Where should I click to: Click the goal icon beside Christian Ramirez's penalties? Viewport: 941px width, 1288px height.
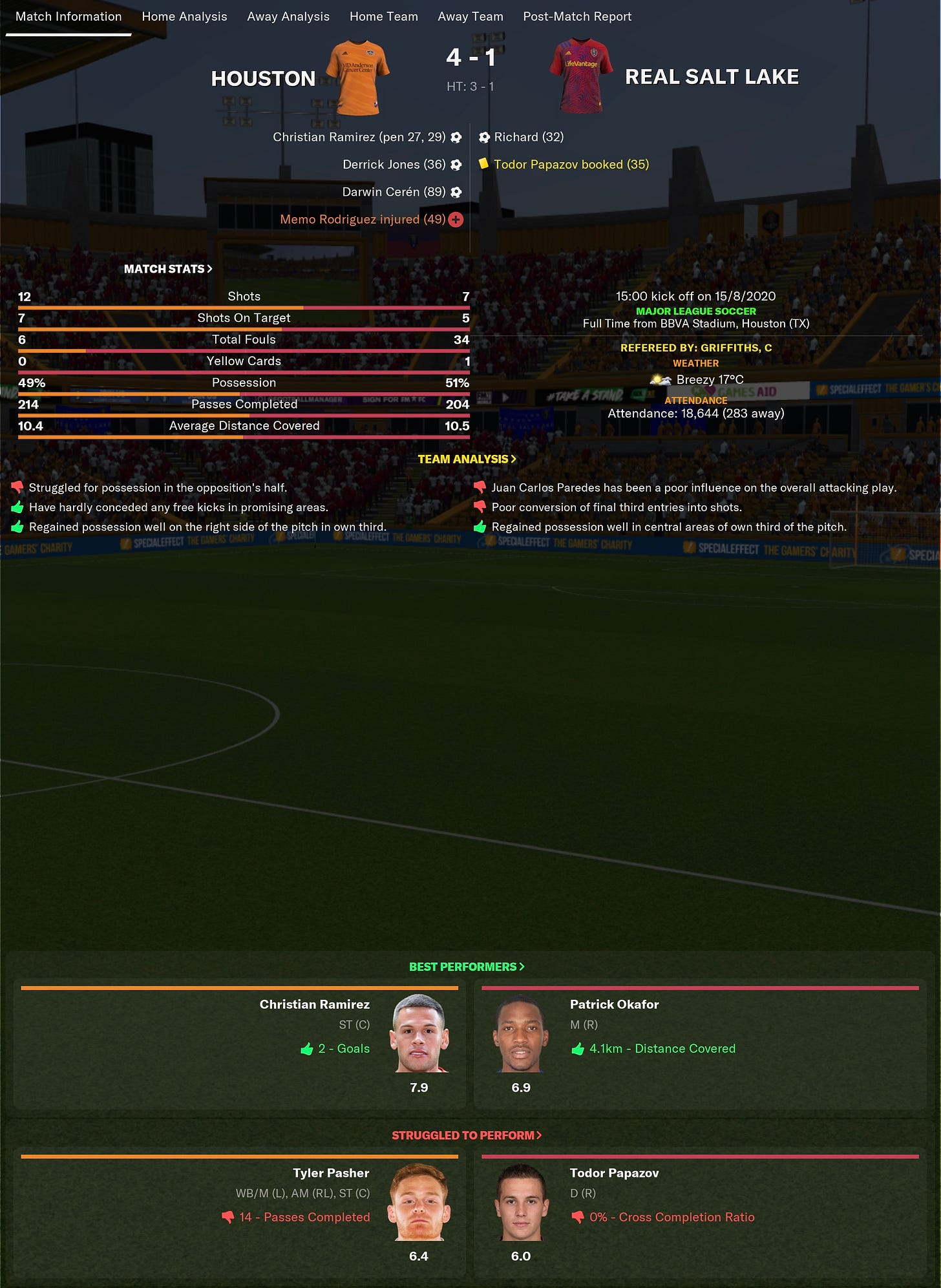pyautogui.click(x=457, y=137)
